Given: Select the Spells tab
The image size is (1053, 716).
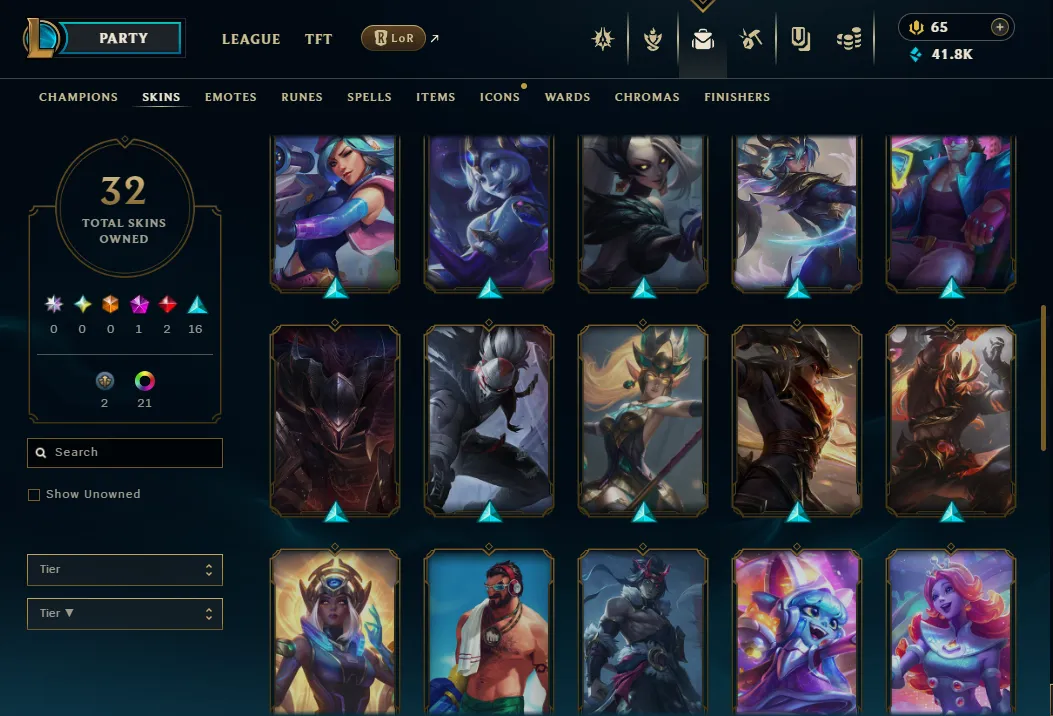Looking at the screenshot, I should 369,97.
